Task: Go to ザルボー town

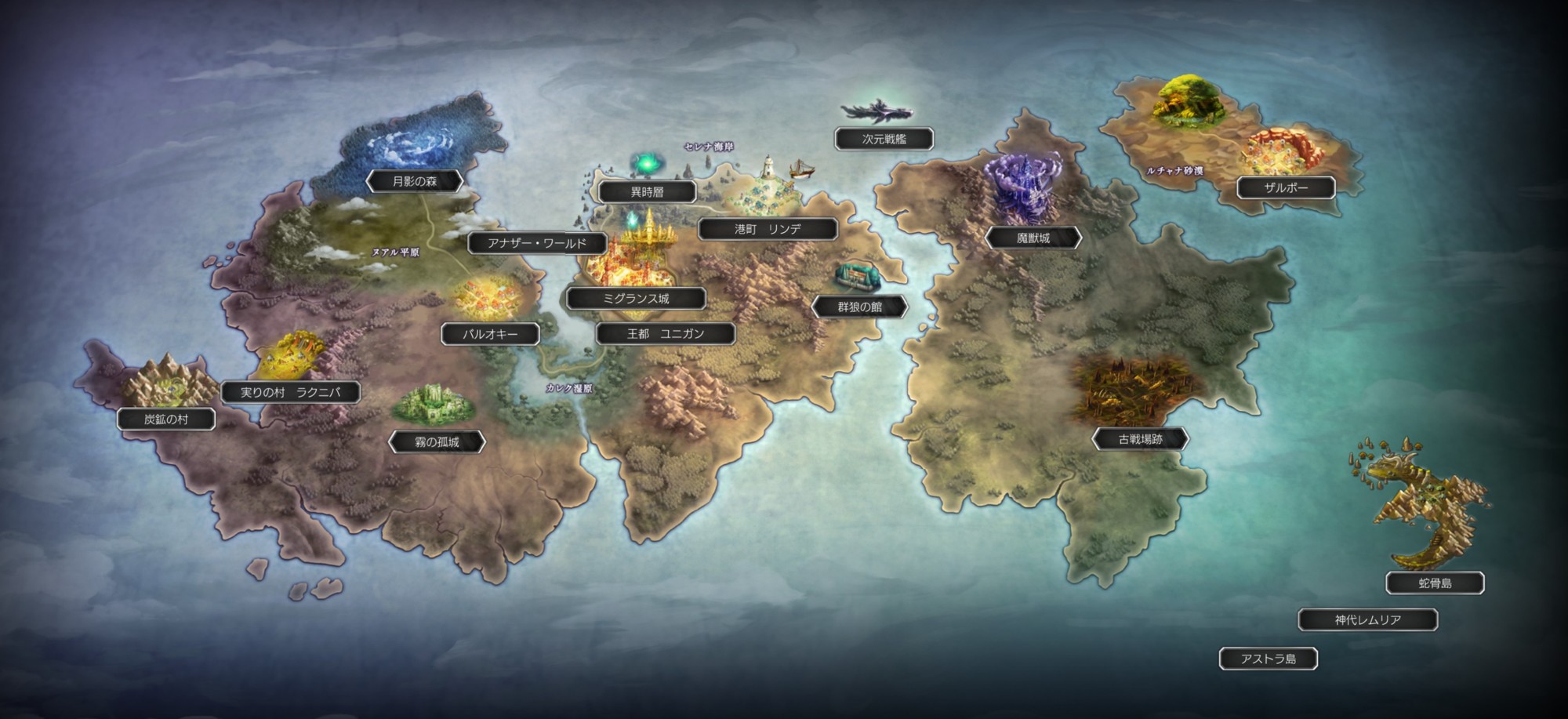Action: (1286, 188)
